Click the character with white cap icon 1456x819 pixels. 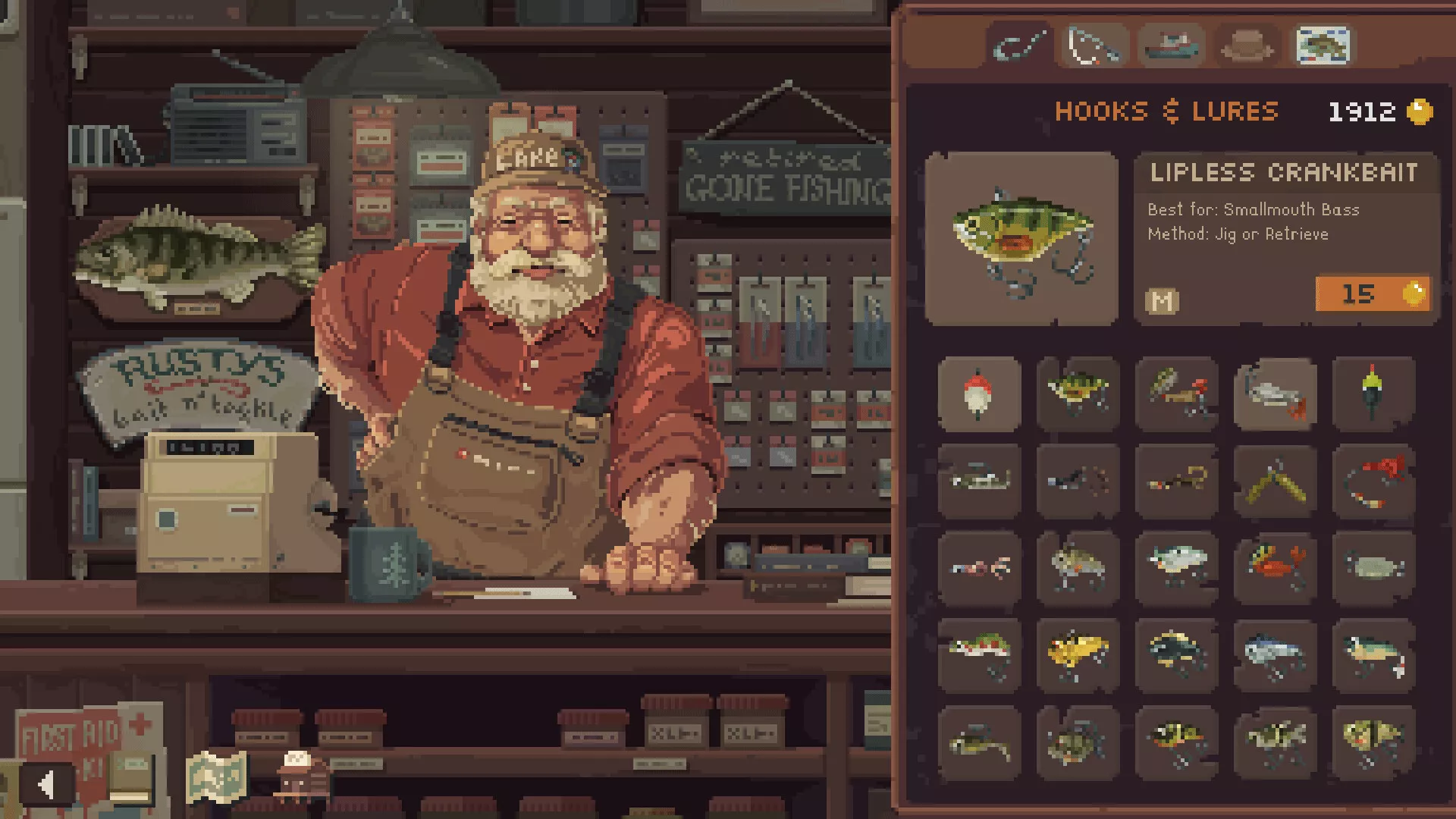[x=301, y=775]
